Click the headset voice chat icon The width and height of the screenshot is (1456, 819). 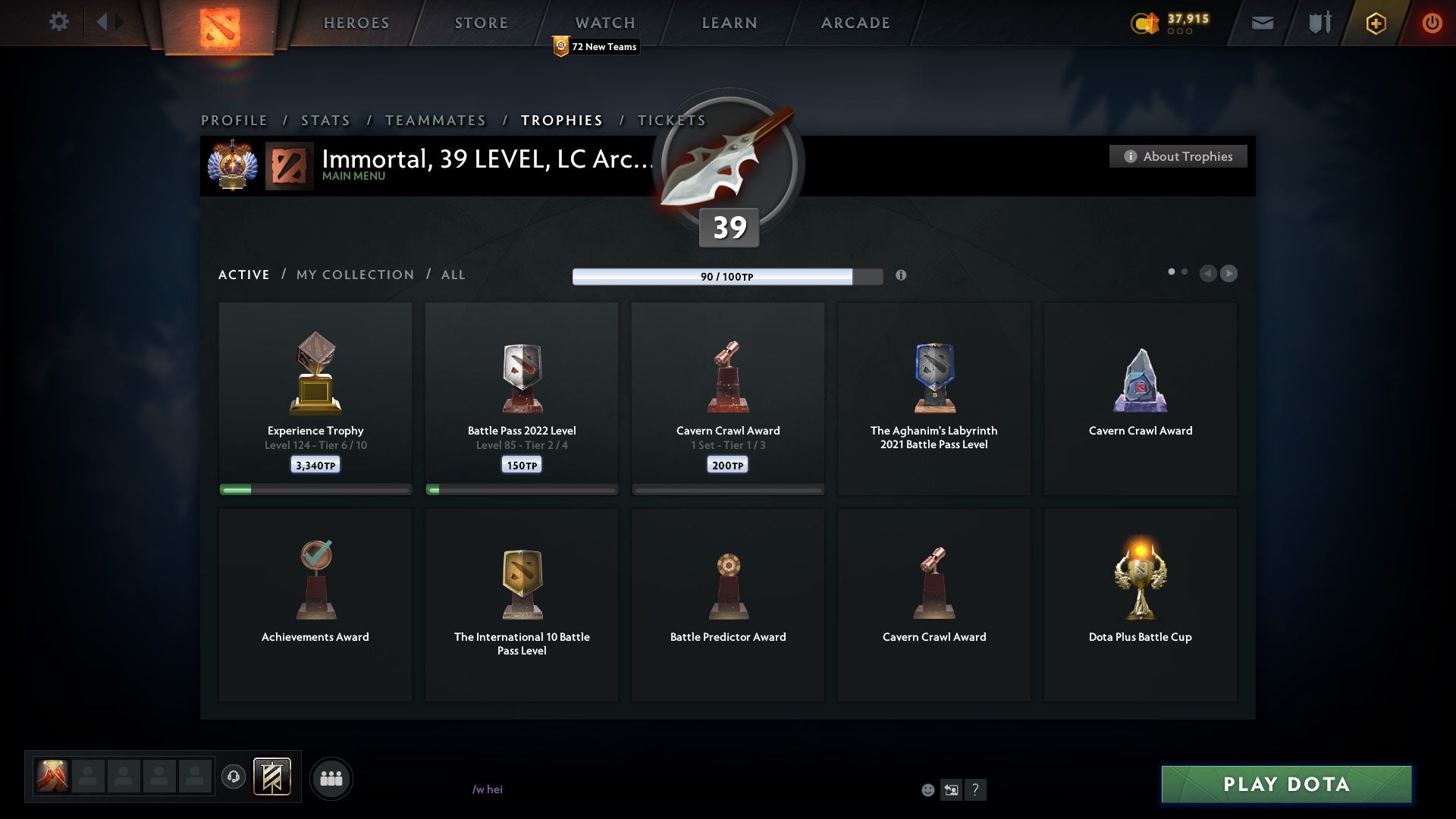point(234,777)
